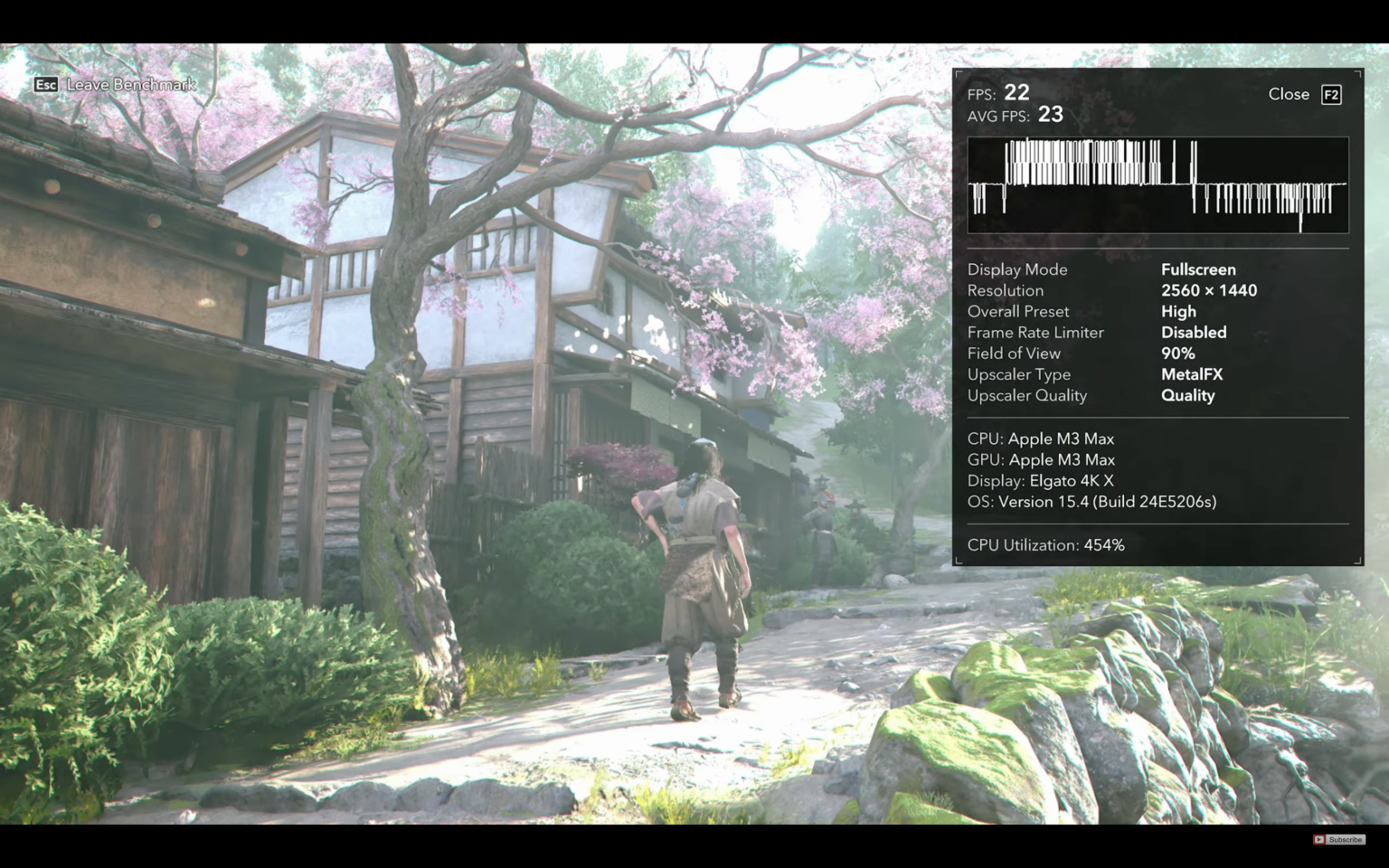1389x868 pixels.
Task: Leave Benchmark via the top-left label
Action: coord(130,85)
